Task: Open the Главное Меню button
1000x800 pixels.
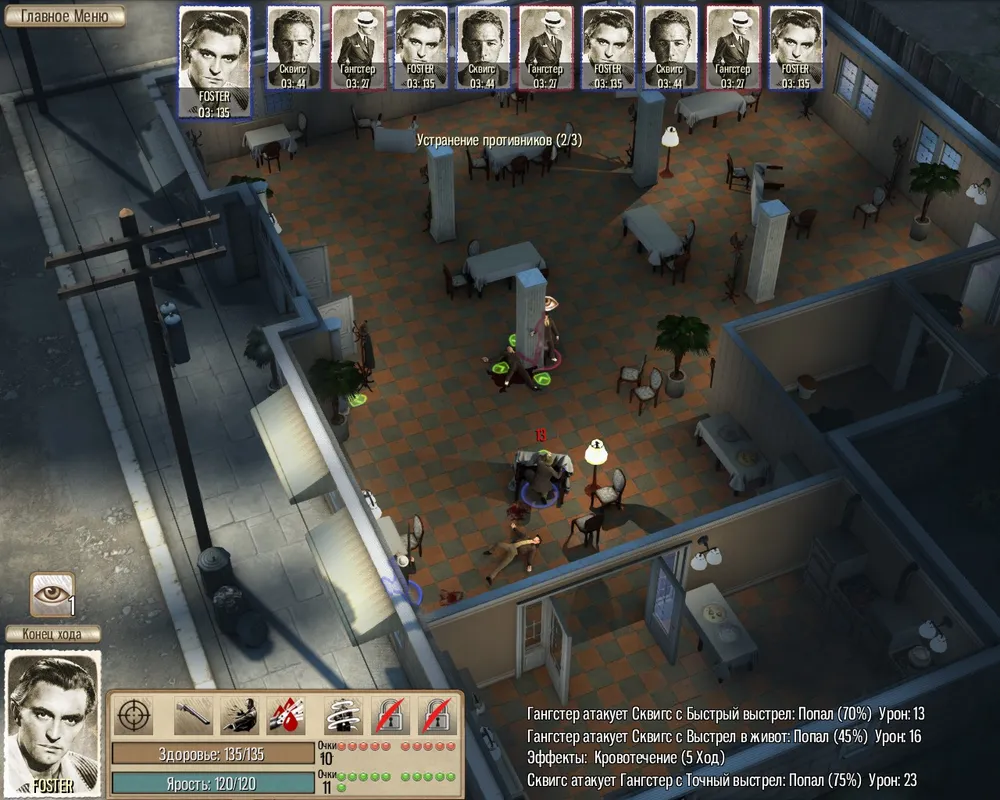Action: [63, 16]
